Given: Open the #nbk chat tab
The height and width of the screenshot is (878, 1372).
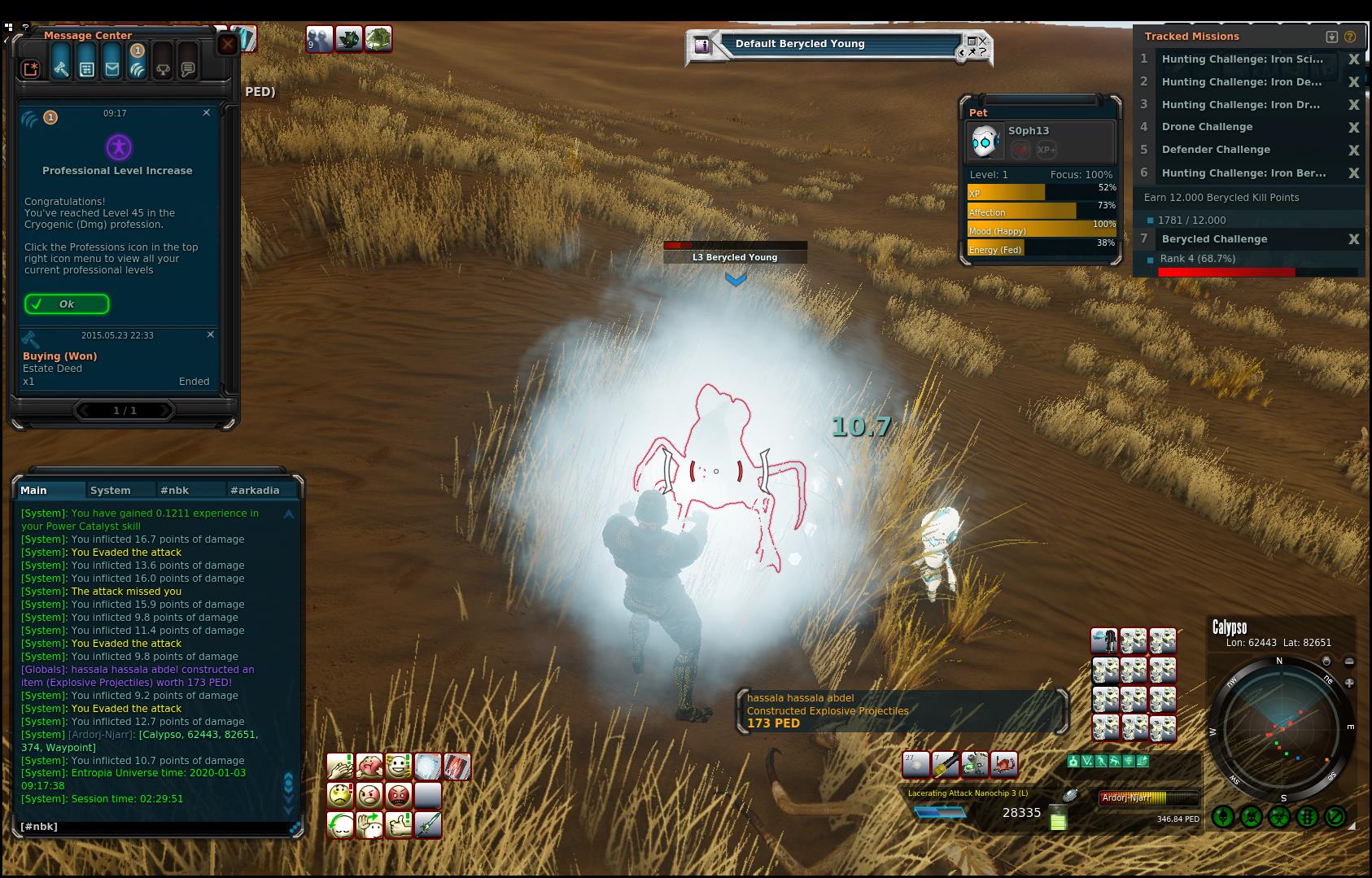Looking at the screenshot, I should pyautogui.click(x=175, y=490).
